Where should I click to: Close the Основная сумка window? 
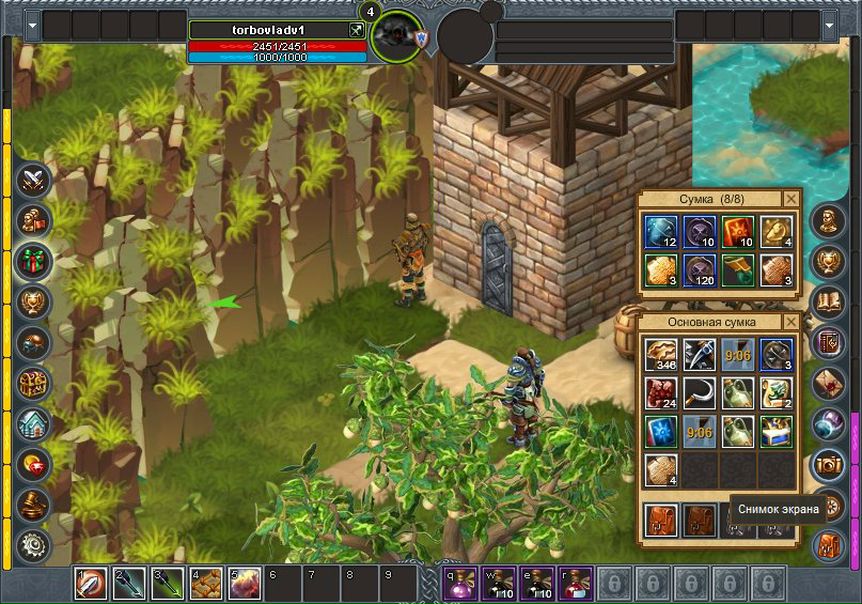pyautogui.click(x=791, y=322)
